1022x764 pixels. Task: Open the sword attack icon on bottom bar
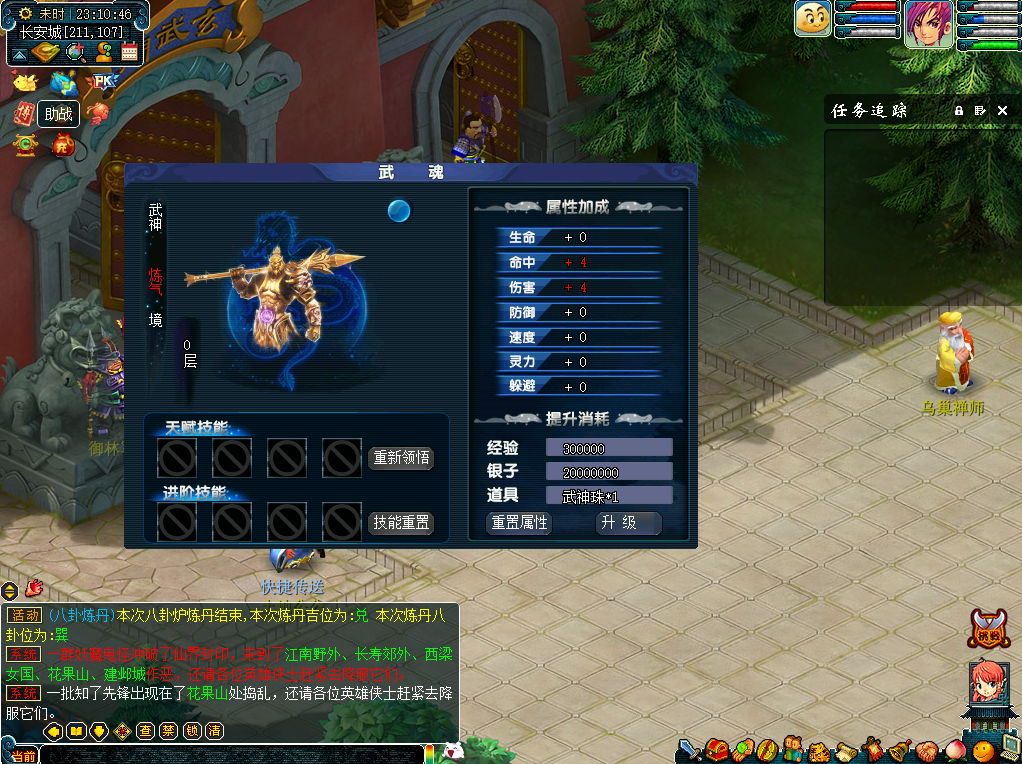[x=690, y=749]
